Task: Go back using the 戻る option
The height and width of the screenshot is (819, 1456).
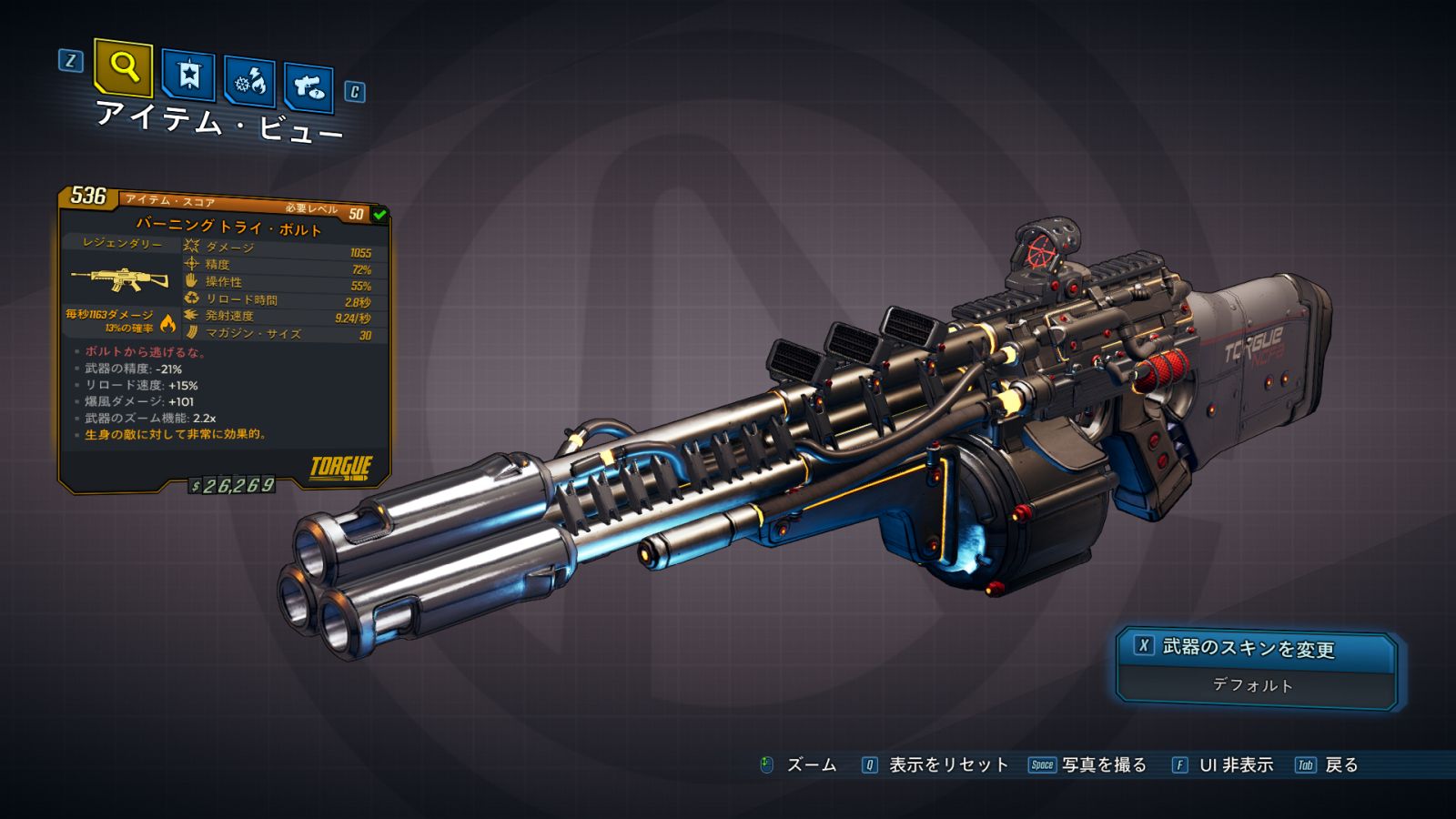Action: 1340,765
